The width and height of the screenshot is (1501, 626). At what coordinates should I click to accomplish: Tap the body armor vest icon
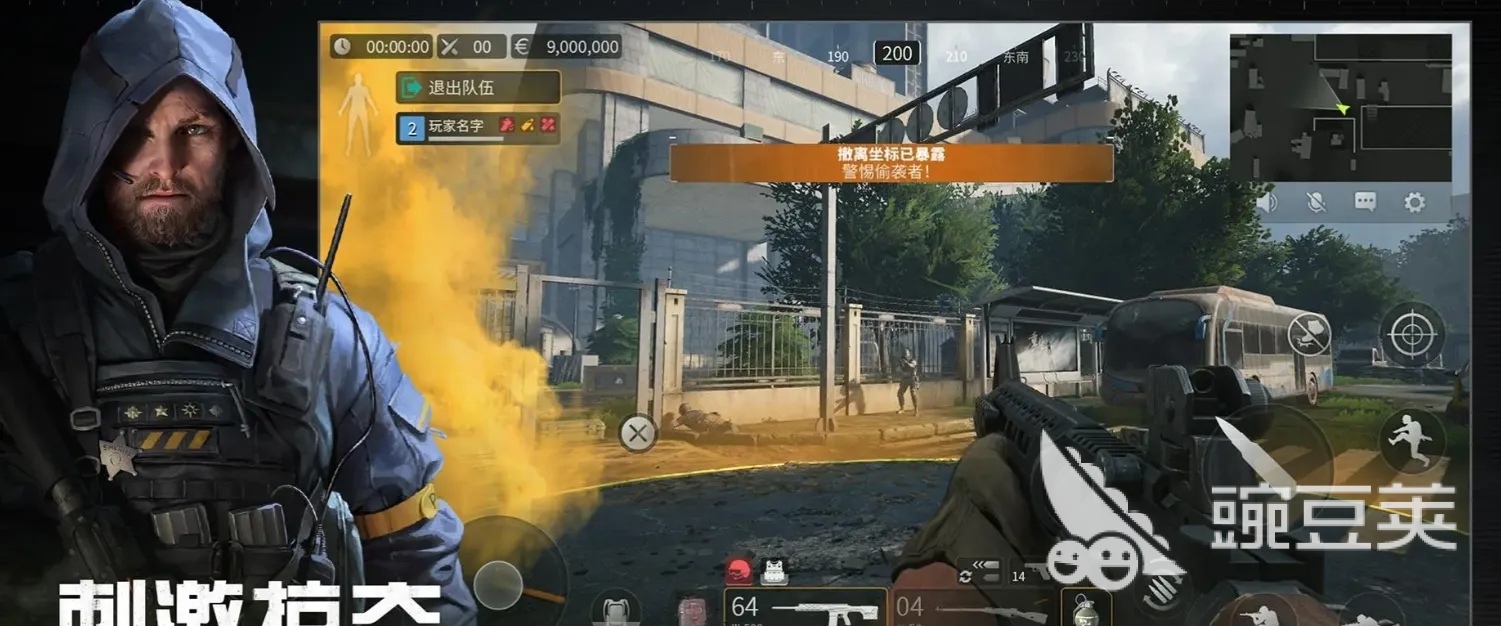point(772,571)
